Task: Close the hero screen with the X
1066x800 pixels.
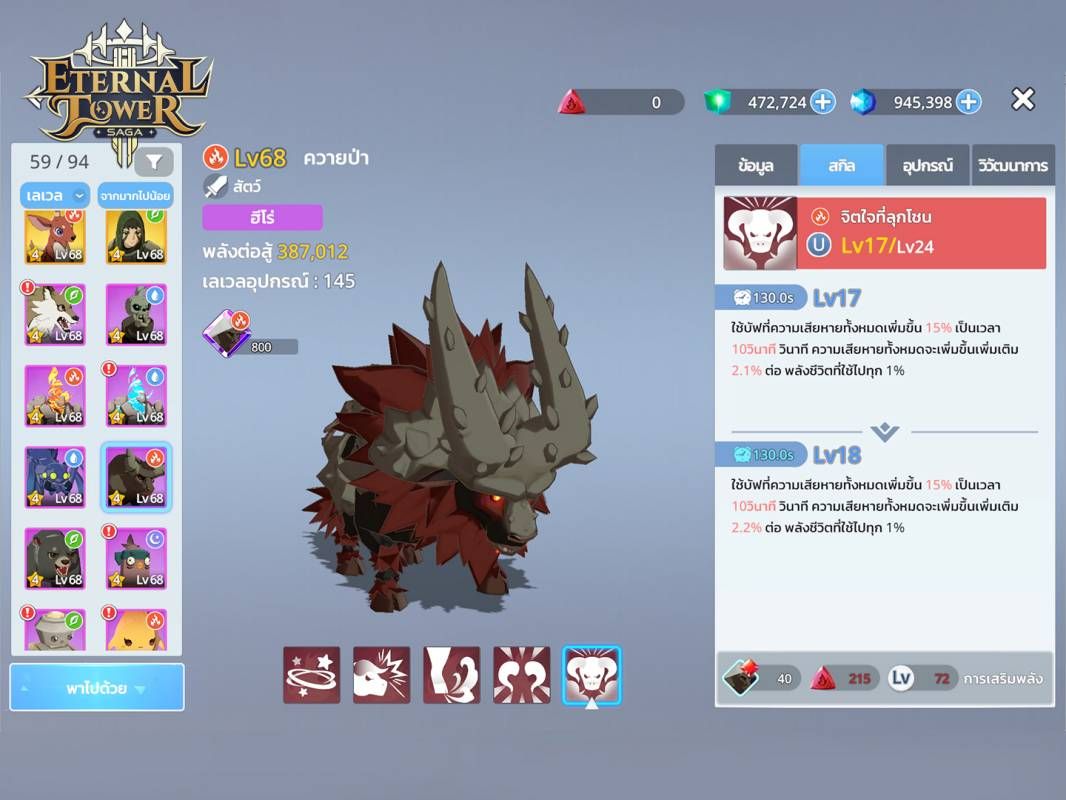Action: [x=1022, y=100]
